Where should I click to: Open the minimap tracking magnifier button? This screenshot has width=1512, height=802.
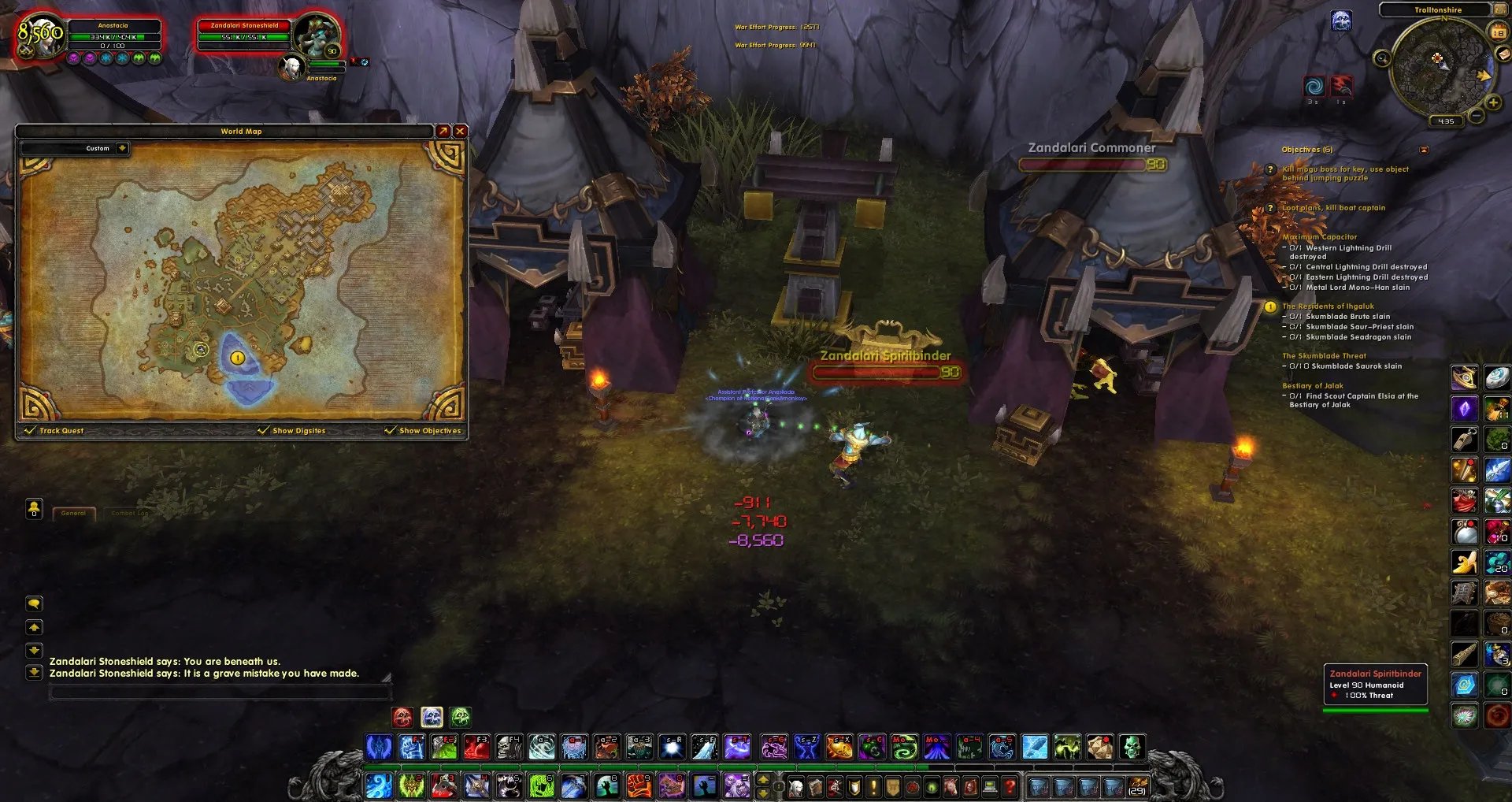point(1381,58)
